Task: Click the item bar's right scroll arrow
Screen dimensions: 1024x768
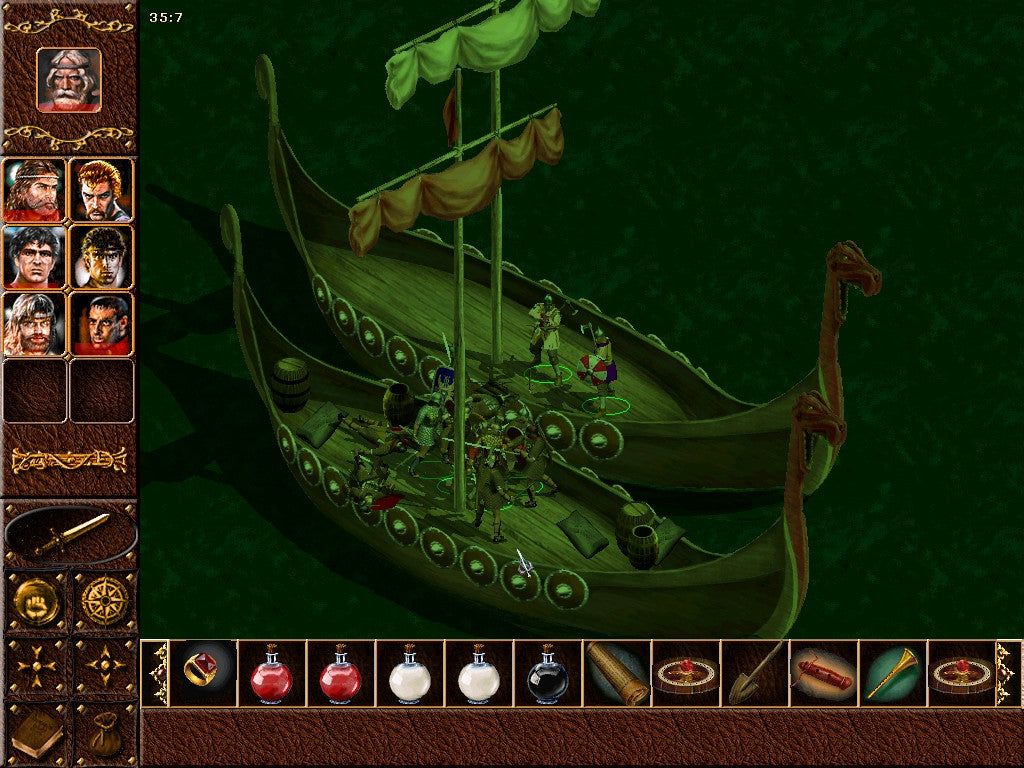Action: tap(1008, 674)
